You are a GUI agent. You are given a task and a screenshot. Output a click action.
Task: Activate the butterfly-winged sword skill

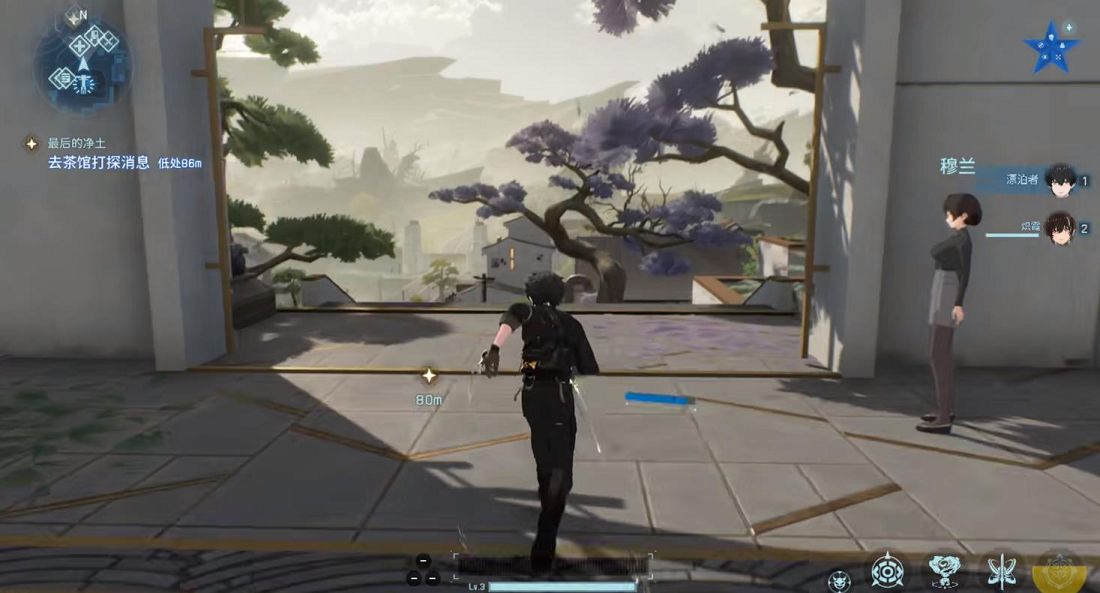click(x=1001, y=572)
